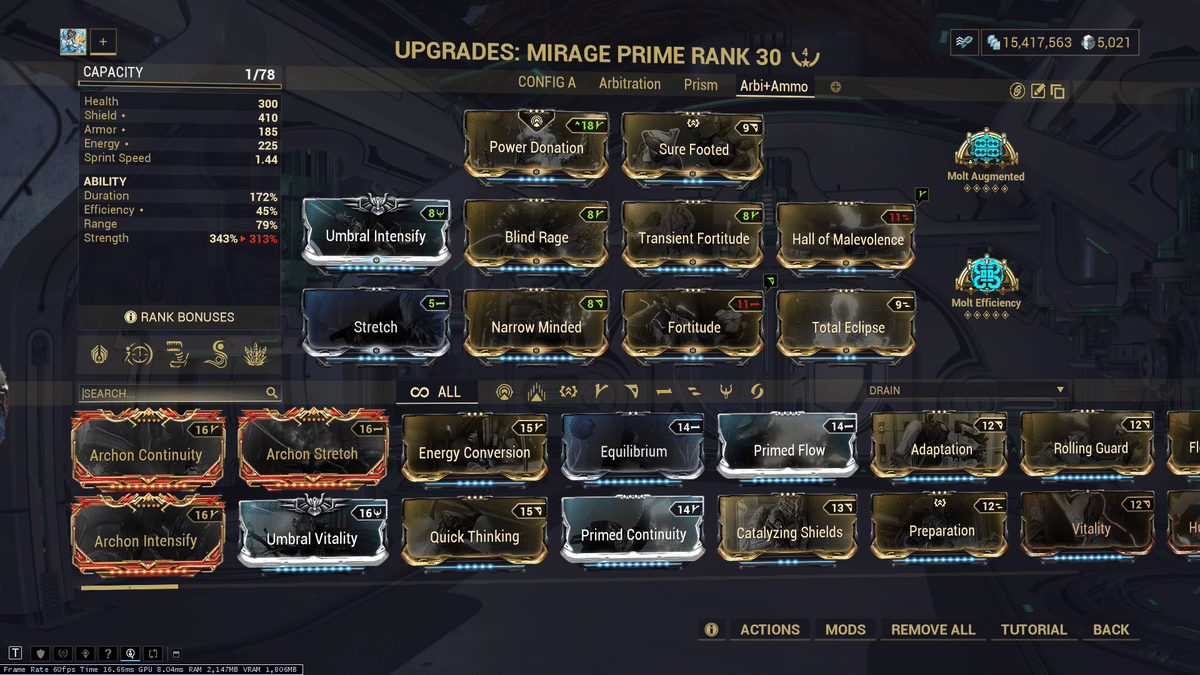Open the Prism config tab

(x=700, y=85)
